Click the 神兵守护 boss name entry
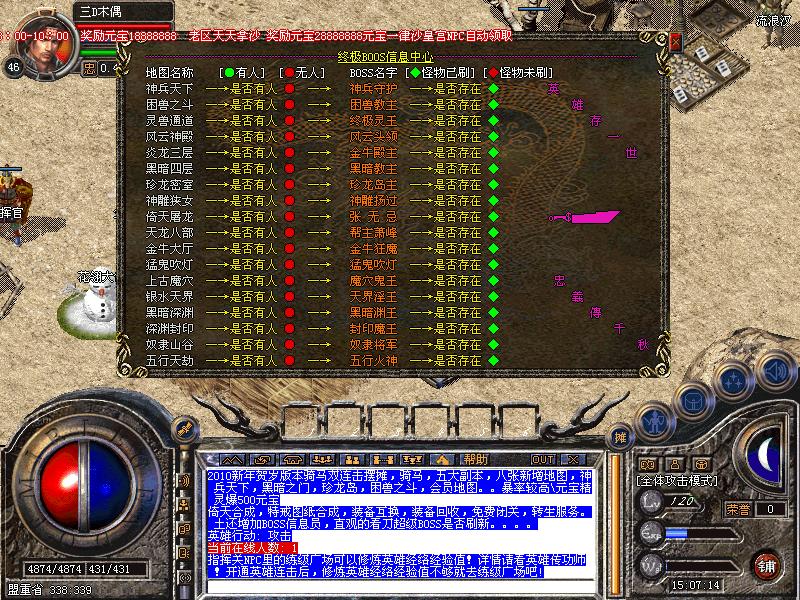 (x=372, y=88)
